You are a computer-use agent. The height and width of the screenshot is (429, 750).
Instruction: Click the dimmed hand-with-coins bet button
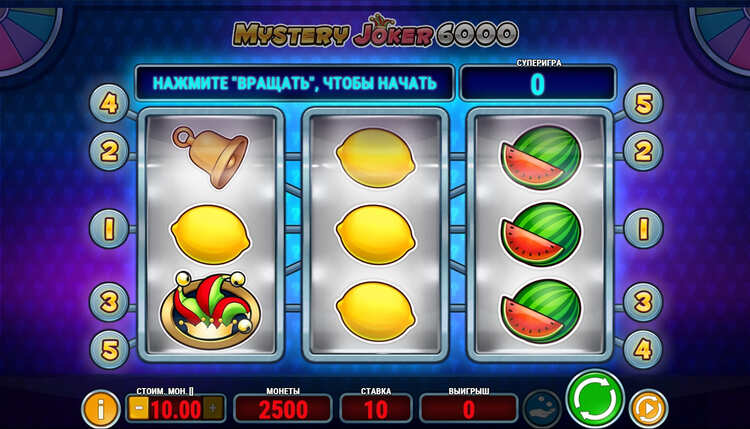542,408
